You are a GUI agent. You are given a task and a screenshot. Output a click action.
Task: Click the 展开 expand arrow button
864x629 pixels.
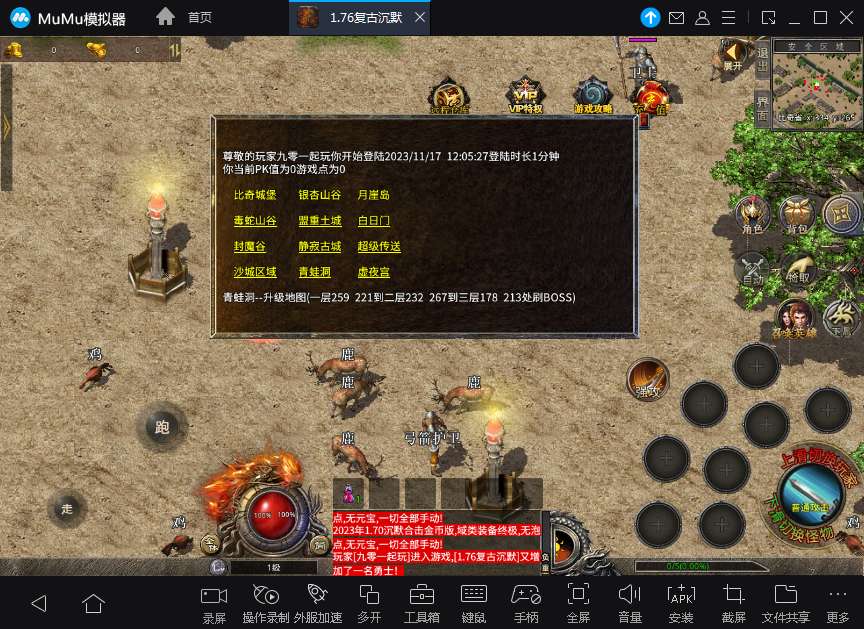(x=735, y=53)
